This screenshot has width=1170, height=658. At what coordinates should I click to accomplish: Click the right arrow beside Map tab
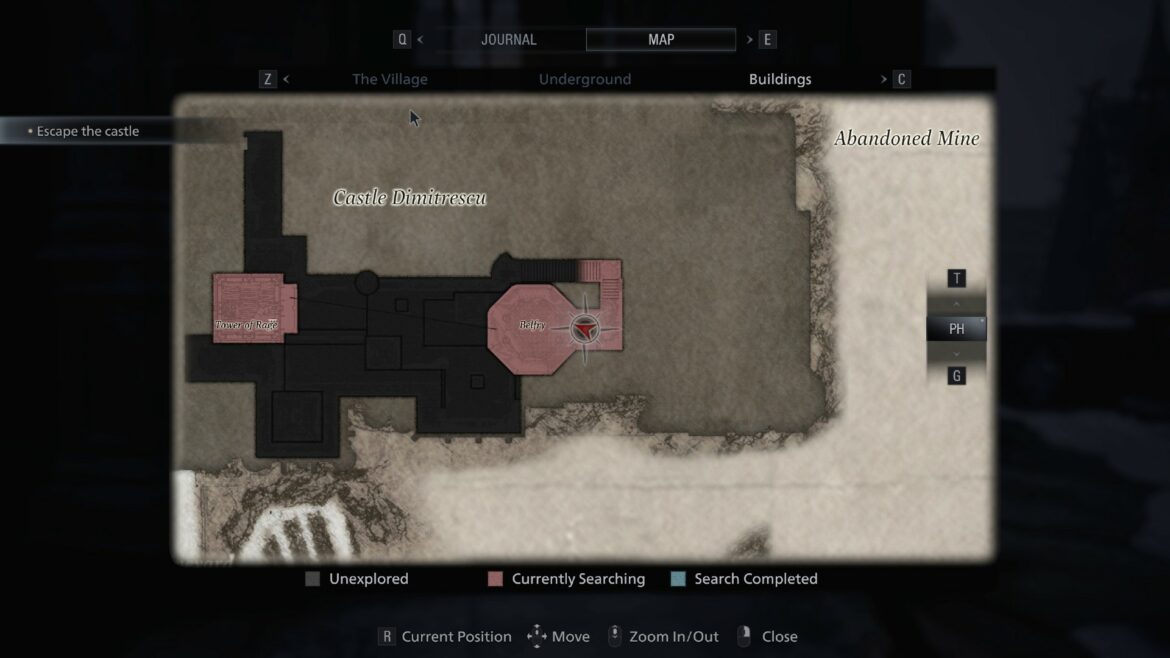(749, 40)
